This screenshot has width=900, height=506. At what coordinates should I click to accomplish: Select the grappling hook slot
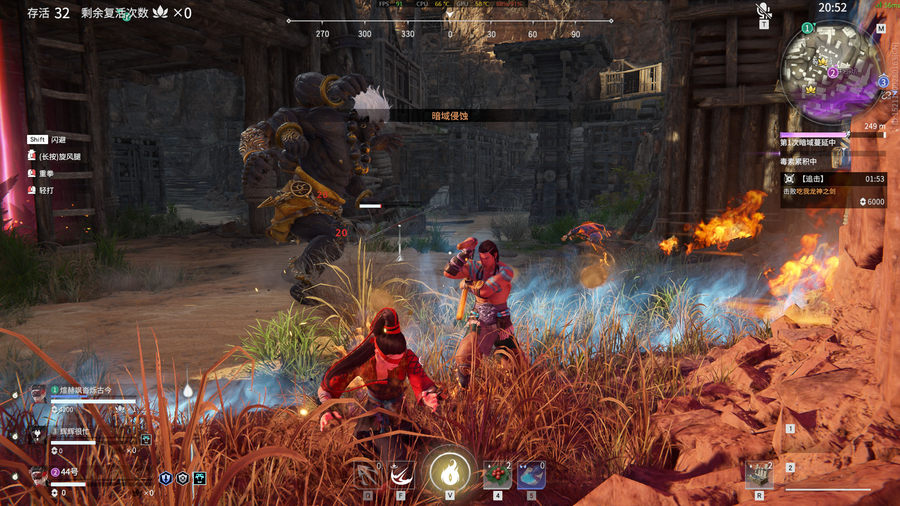click(x=367, y=474)
